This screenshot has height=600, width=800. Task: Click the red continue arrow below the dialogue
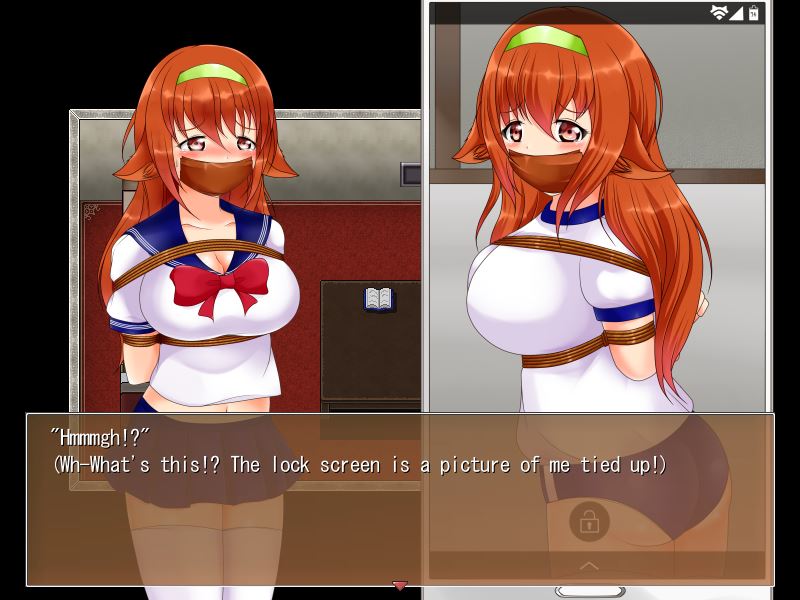point(400,585)
